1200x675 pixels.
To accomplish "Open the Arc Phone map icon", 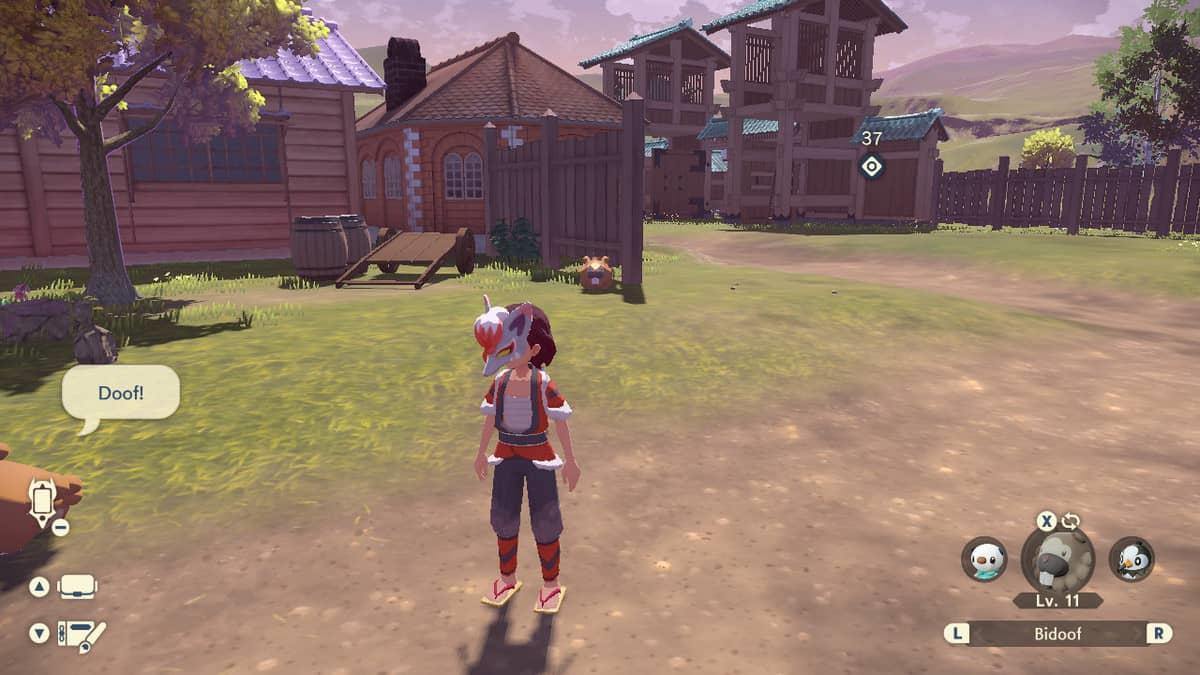I will tap(42, 500).
